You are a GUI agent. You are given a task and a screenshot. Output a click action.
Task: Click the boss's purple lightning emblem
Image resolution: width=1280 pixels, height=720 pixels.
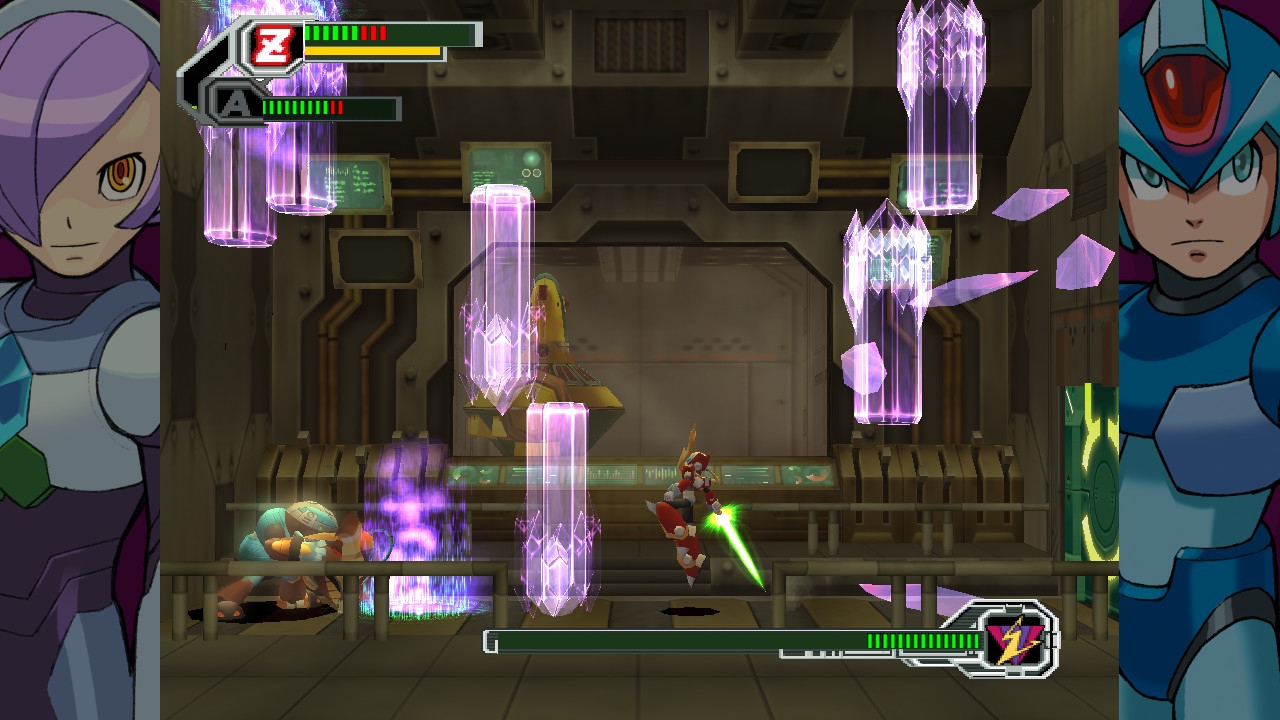(1014, 640)
